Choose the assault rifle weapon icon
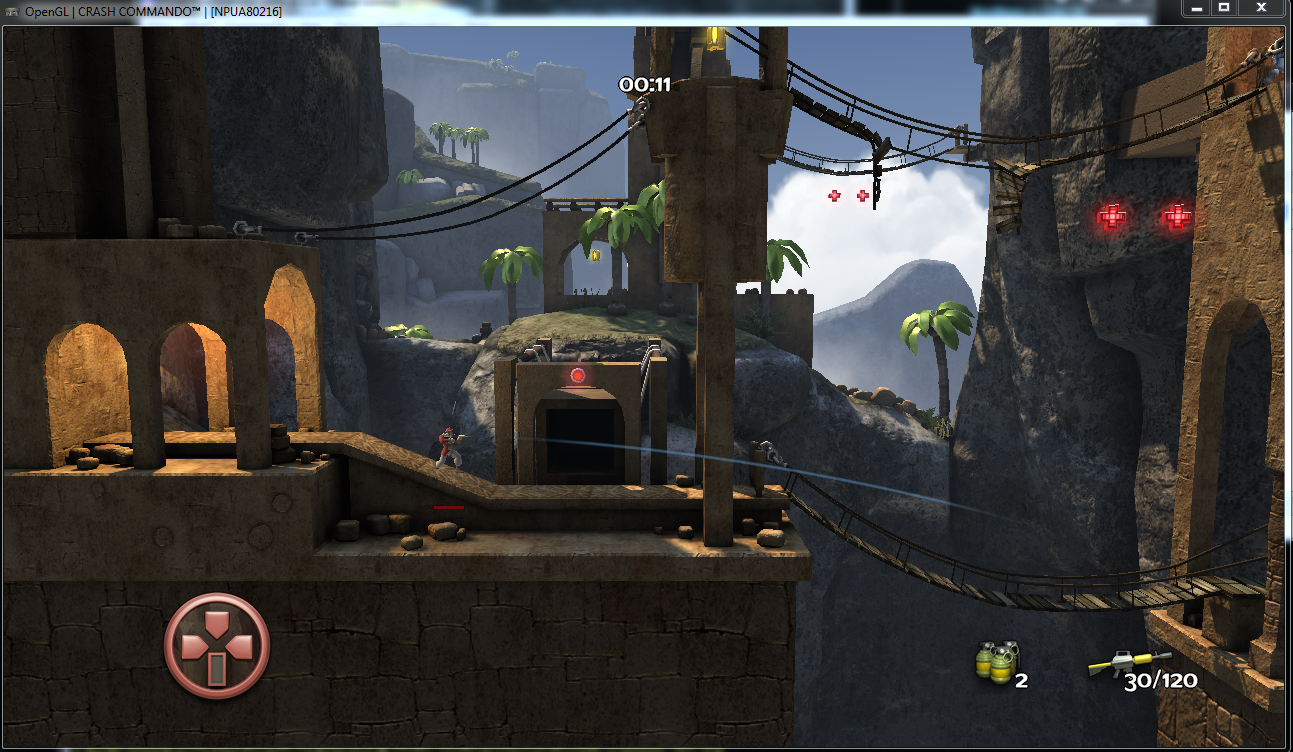The image size is (1293, 752). click(x=1129, y=663)
